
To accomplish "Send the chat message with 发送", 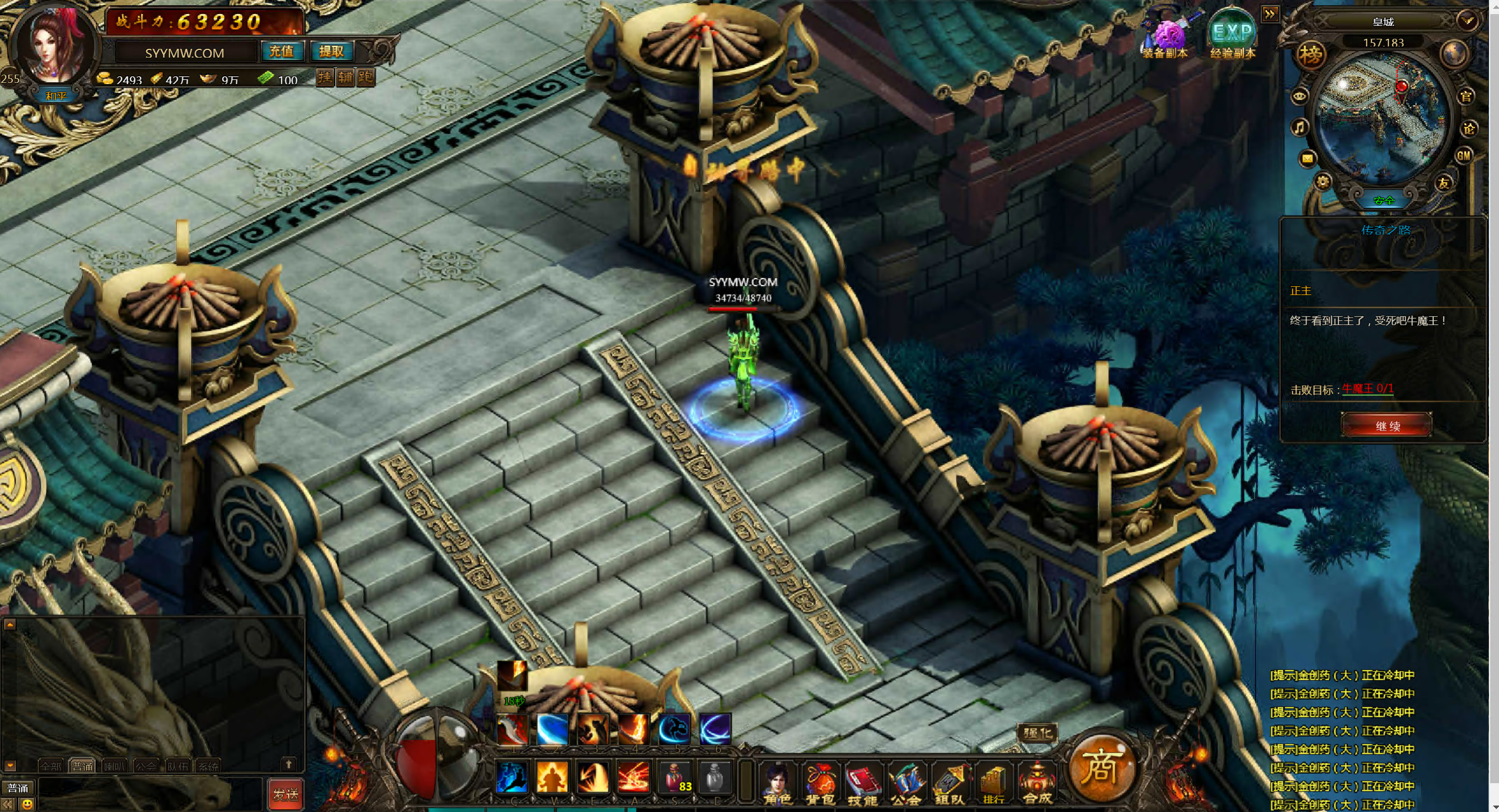I will 286,794.
